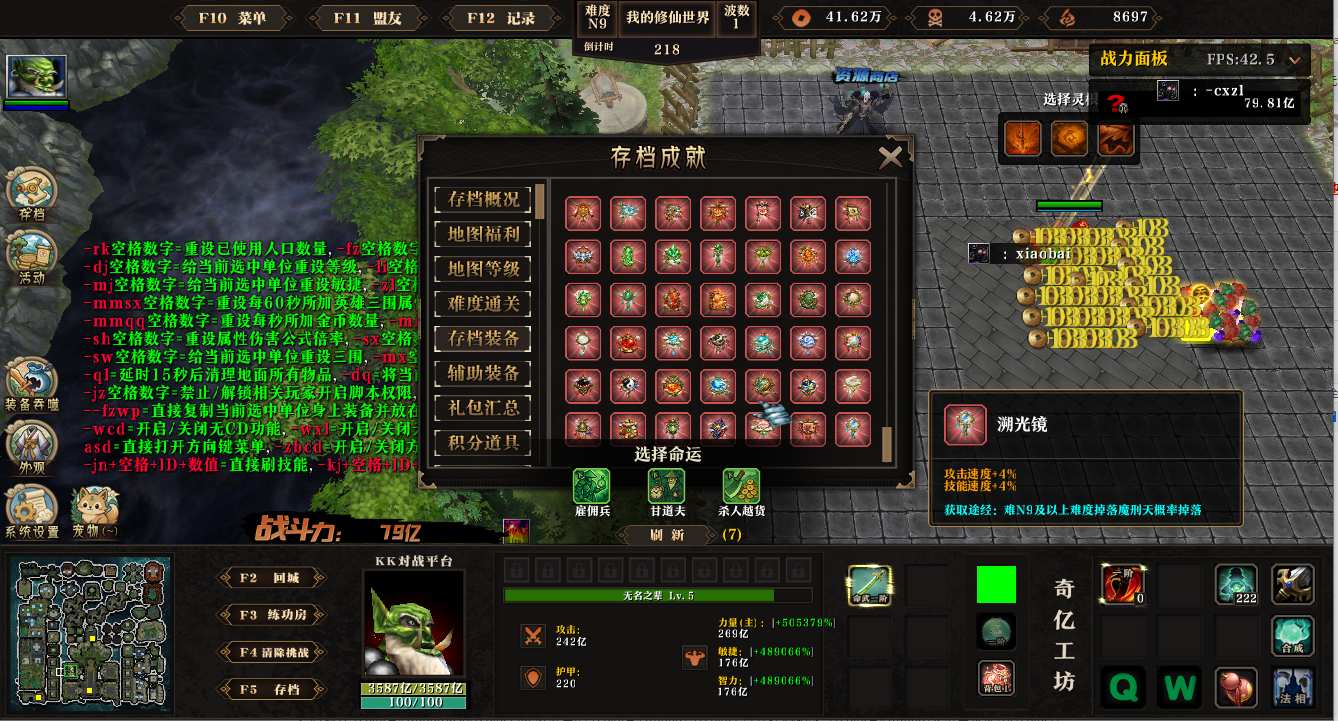
Task: Show the 辅助装备 tab
Action: (x=483, y=373)
